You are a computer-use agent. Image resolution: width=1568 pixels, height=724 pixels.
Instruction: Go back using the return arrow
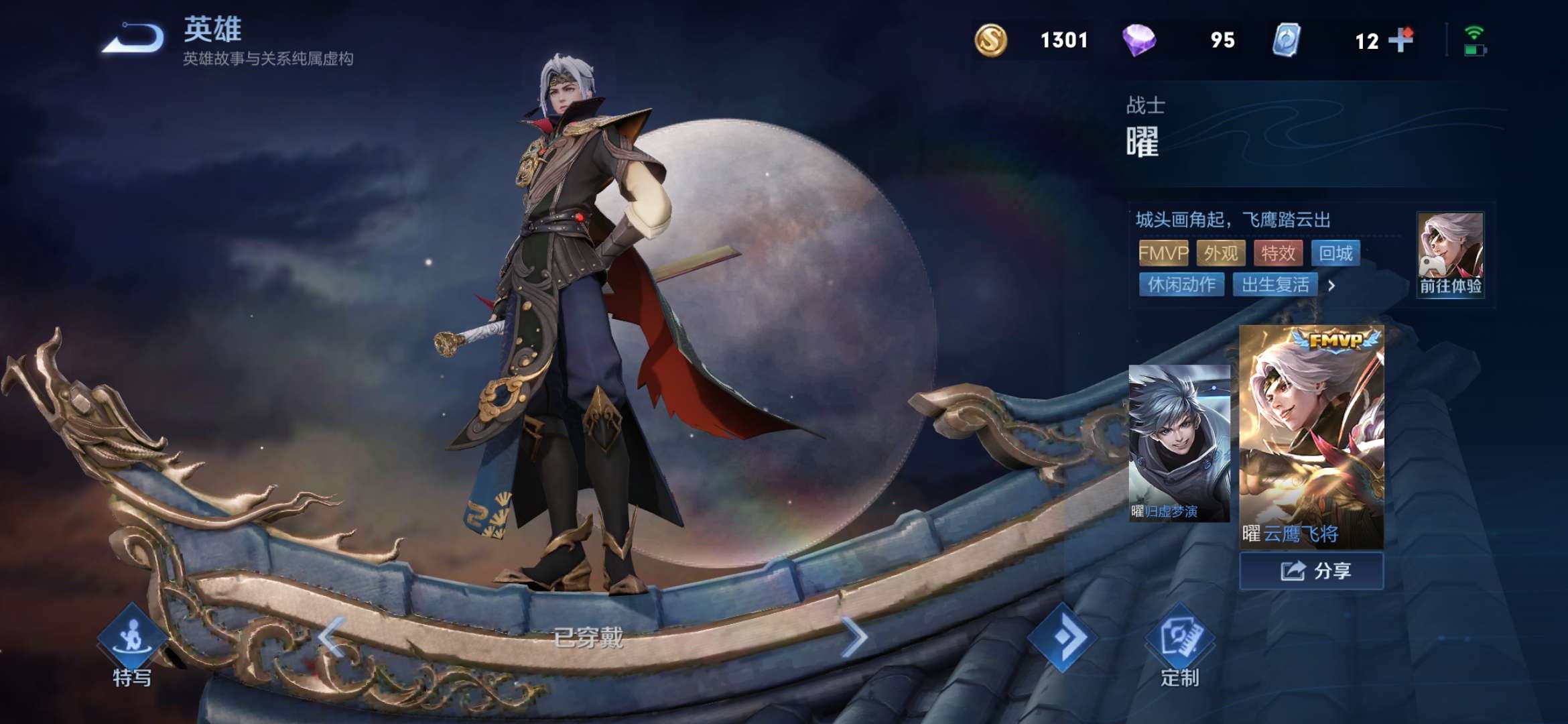tap(134, 38)
